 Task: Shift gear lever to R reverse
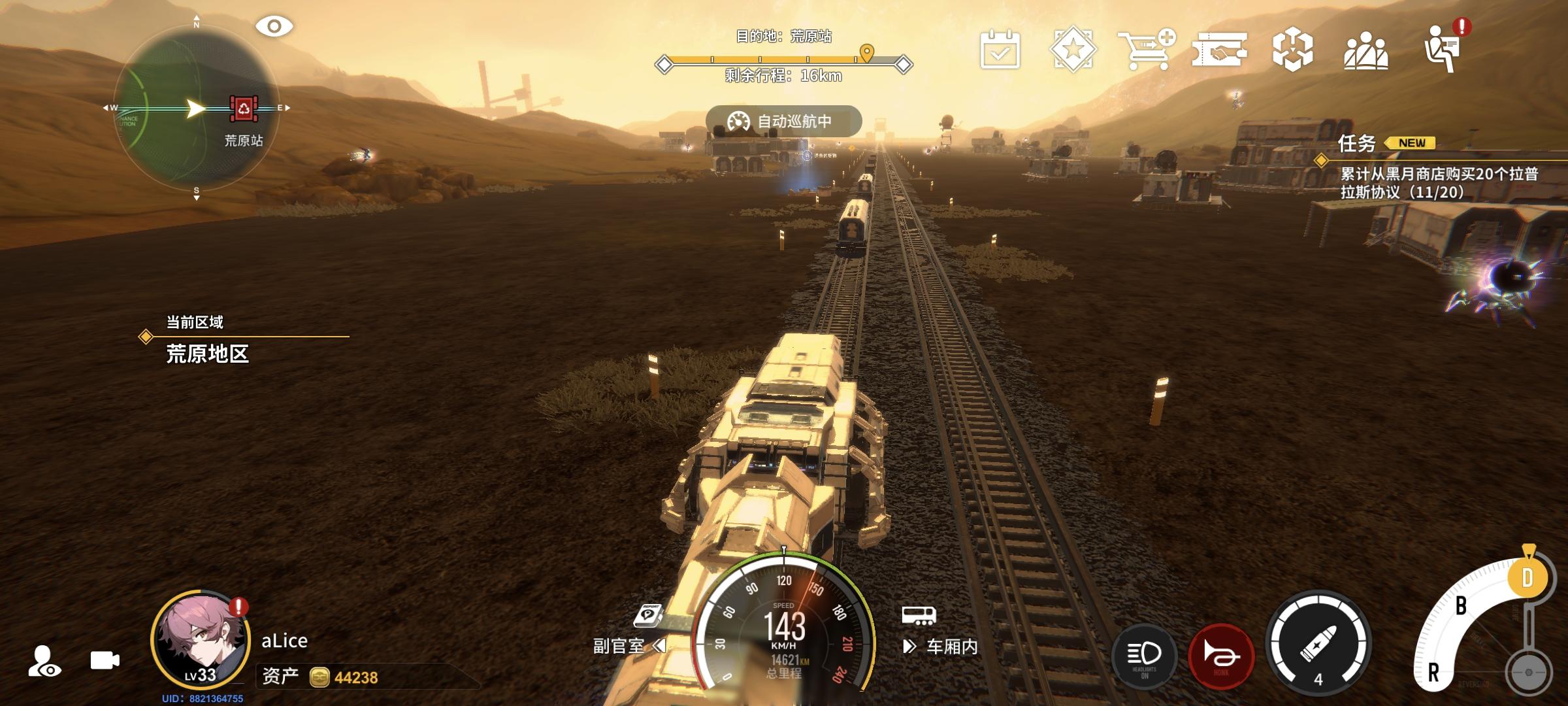tap(1434, 672)
